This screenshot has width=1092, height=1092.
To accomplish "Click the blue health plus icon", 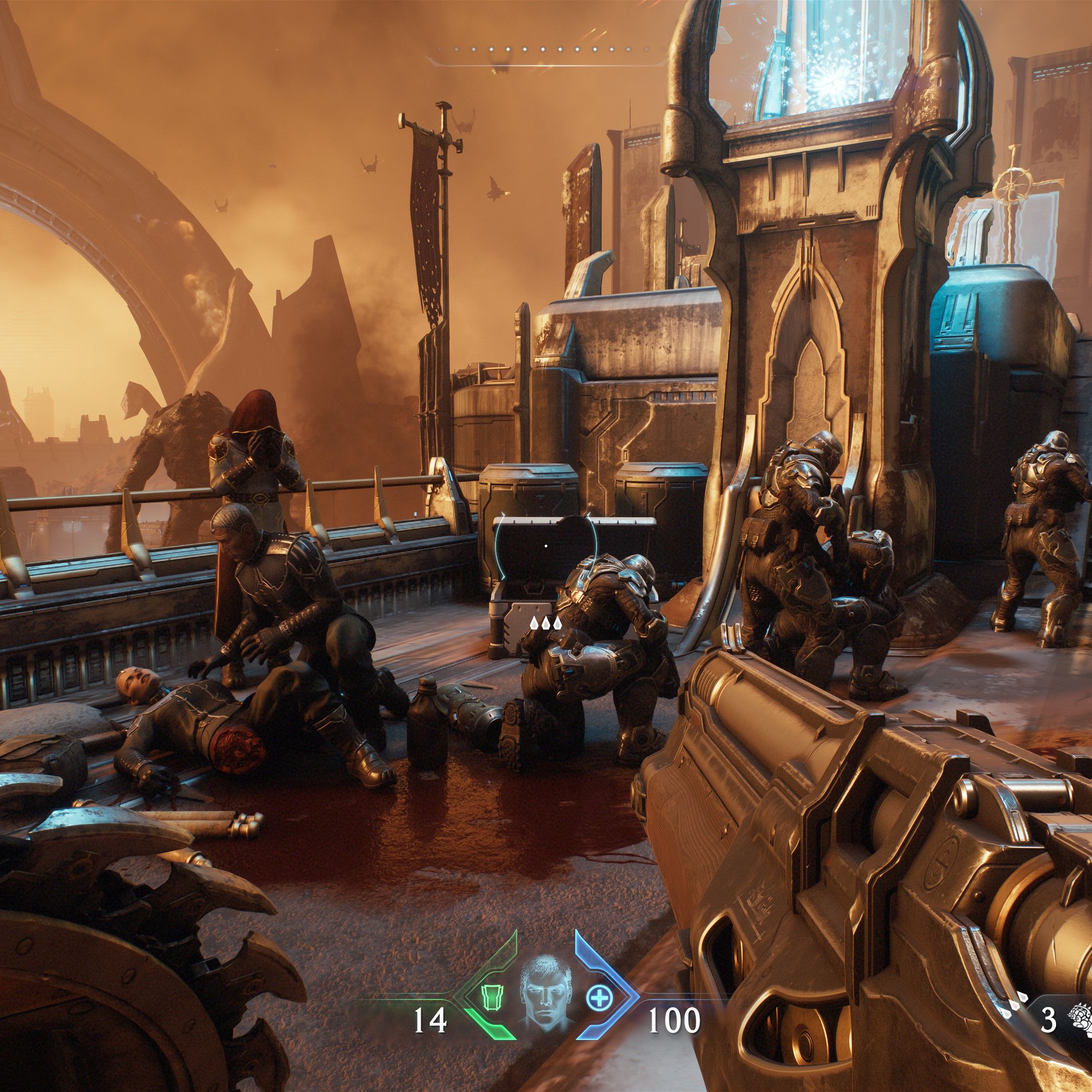I will coord(599,1000).
